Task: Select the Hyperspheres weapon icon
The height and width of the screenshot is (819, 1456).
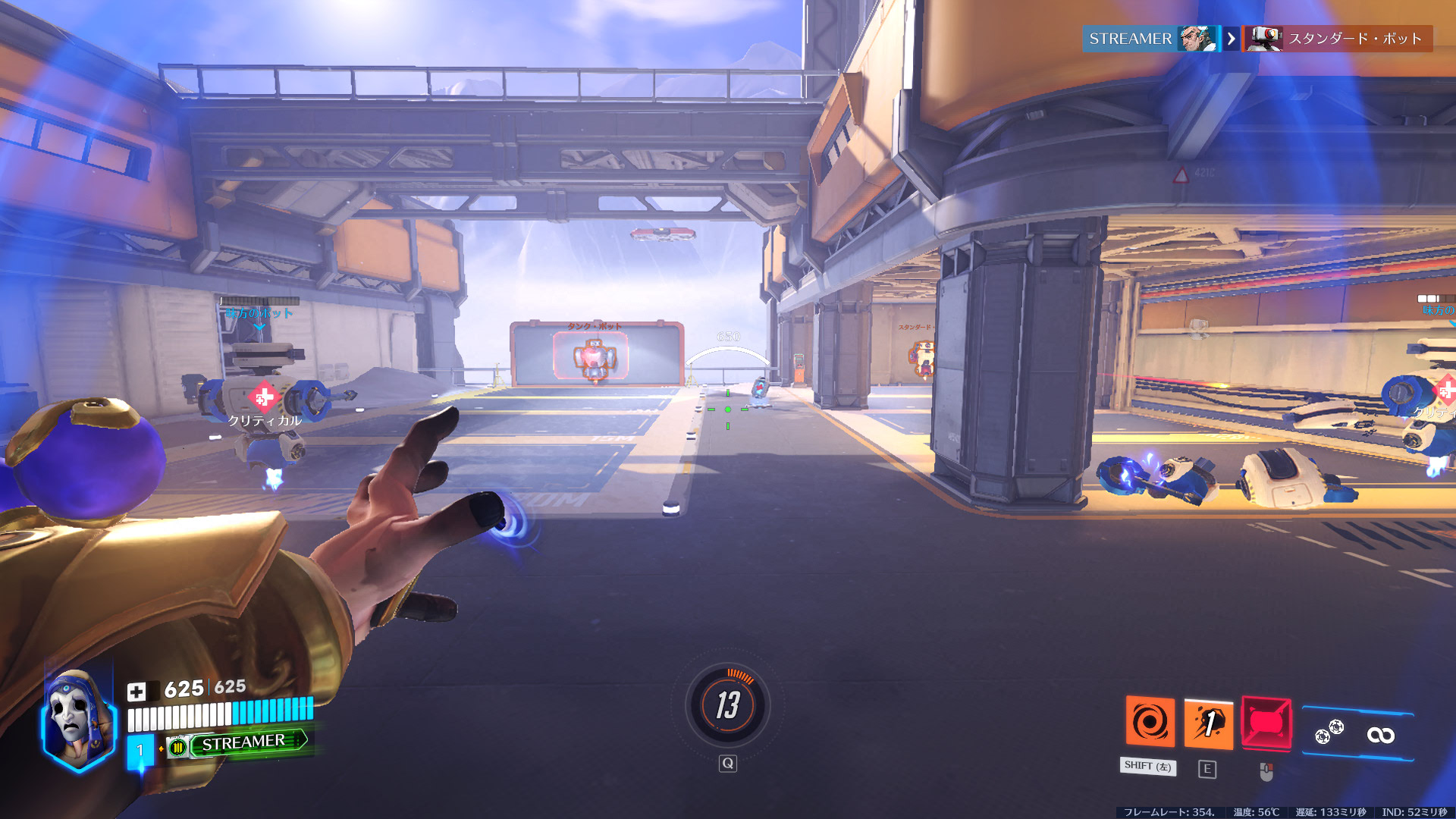Action: tap(1329, 733)
